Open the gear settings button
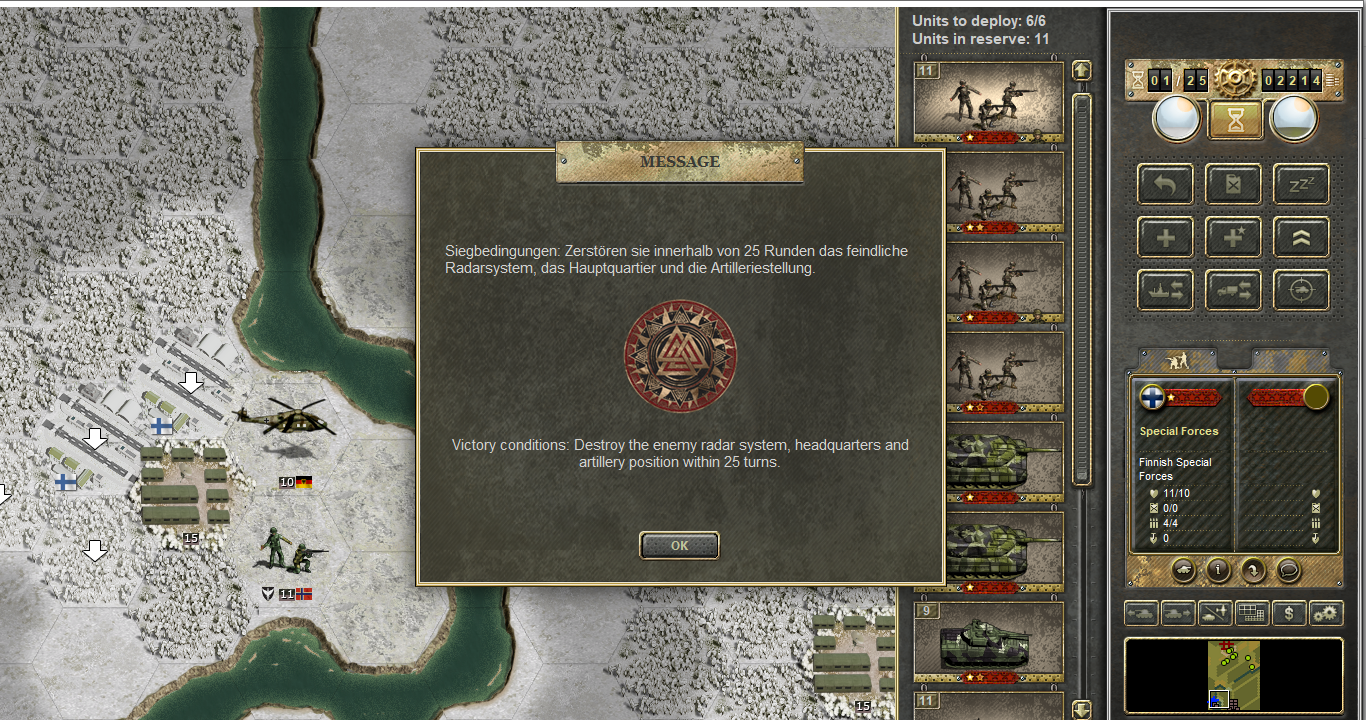Screen dimensions: 1366x720 click(1325, 613)
